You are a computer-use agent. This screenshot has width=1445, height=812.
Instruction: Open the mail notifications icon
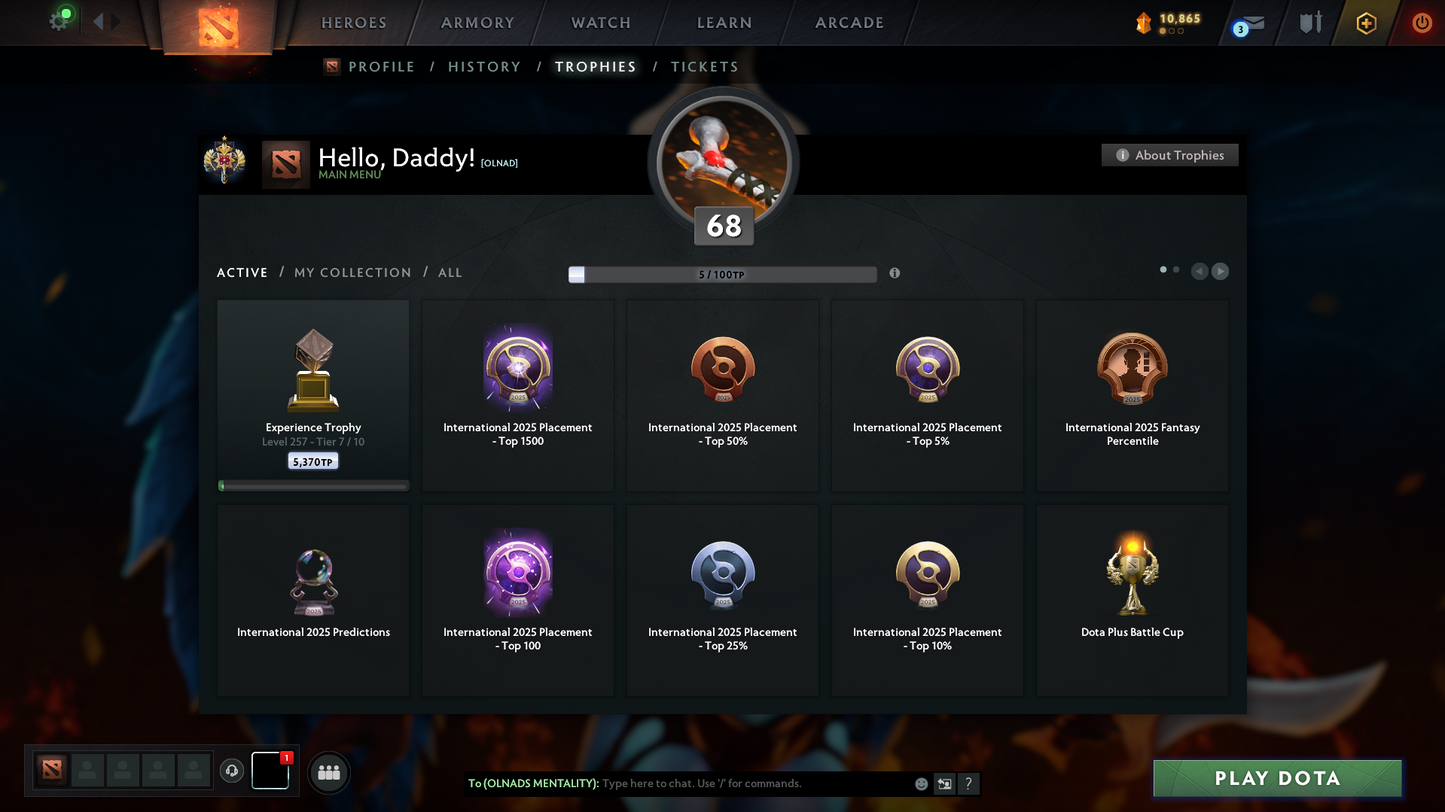pos(1250,24)
